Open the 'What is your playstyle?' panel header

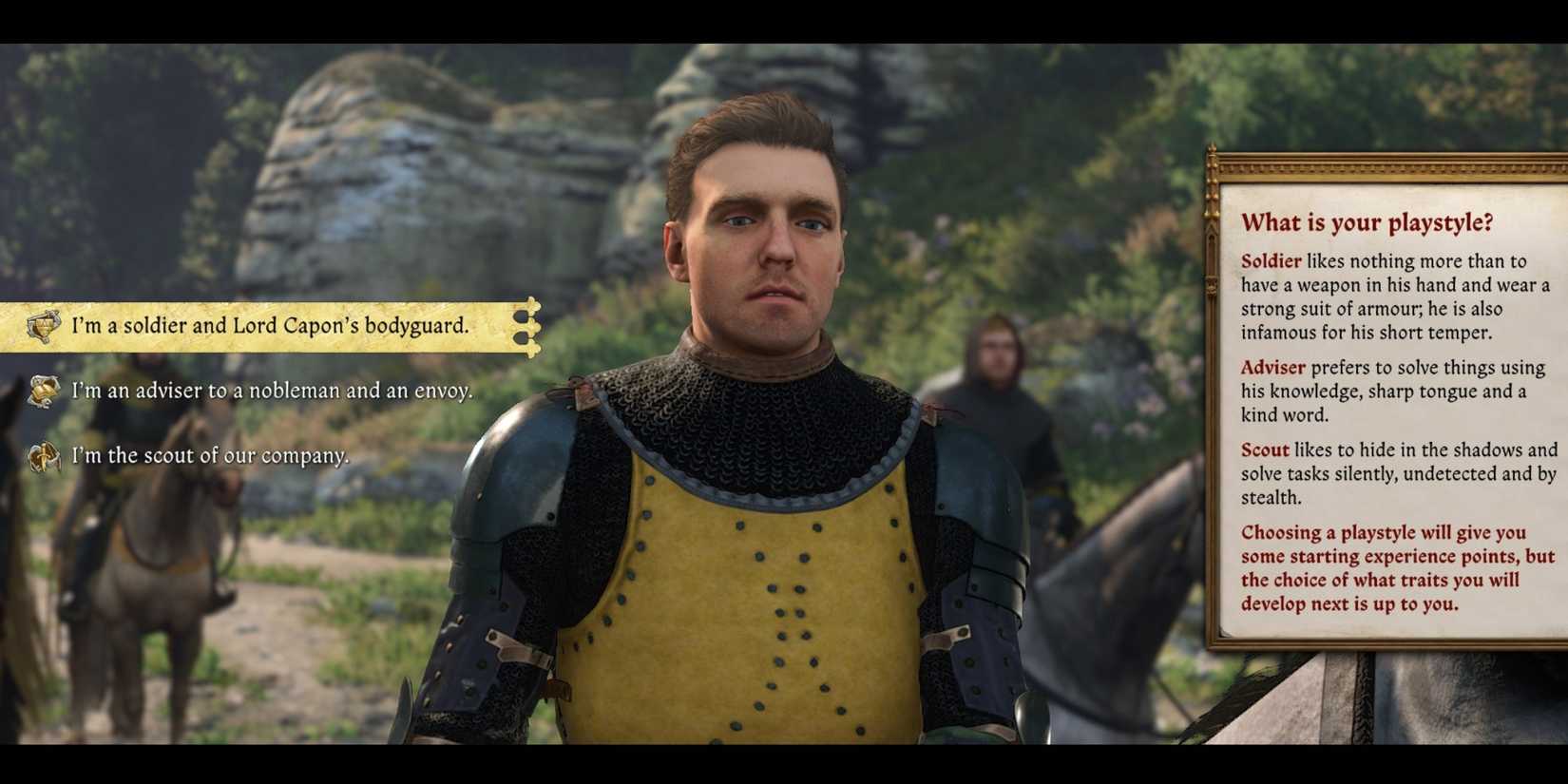coord(1369,224)
